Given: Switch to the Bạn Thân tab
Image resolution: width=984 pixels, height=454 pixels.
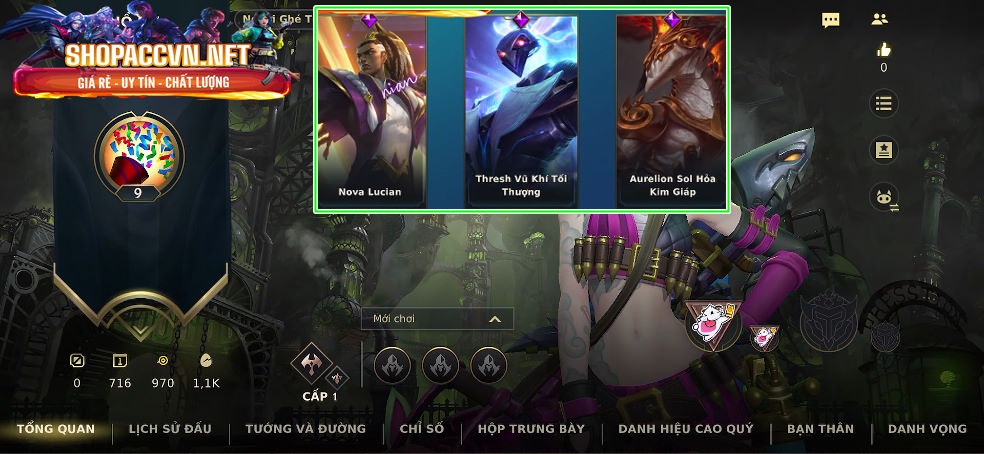Looking at the screenshot, I should click(820, 429).
